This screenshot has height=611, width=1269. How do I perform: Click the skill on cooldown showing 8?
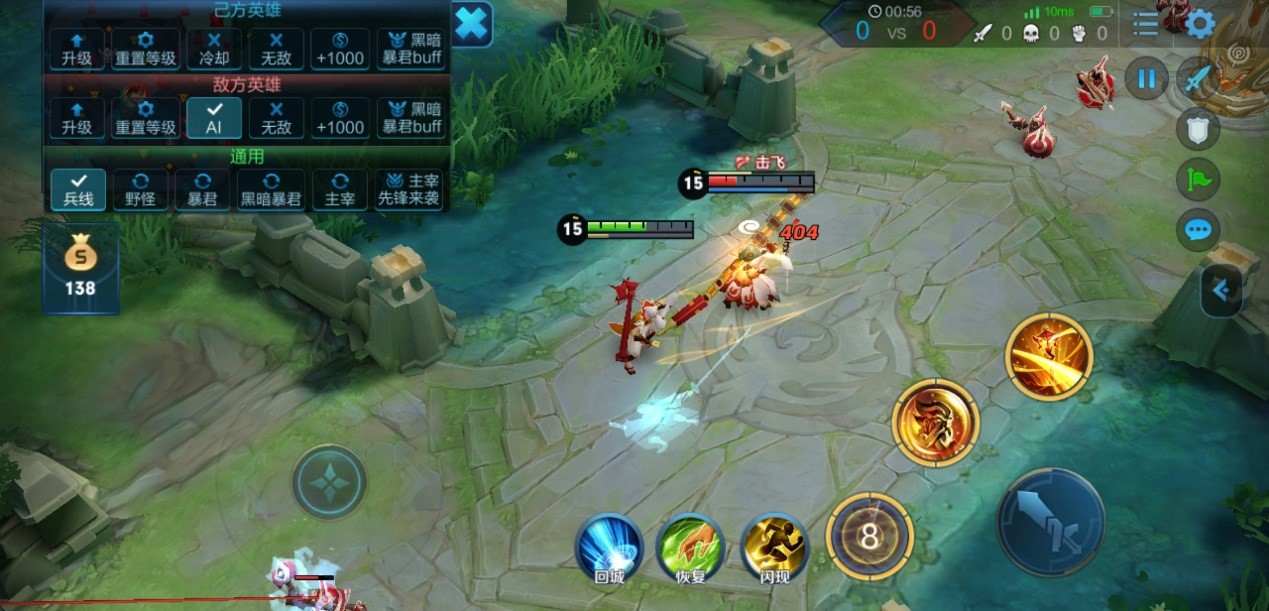[869, 538]
